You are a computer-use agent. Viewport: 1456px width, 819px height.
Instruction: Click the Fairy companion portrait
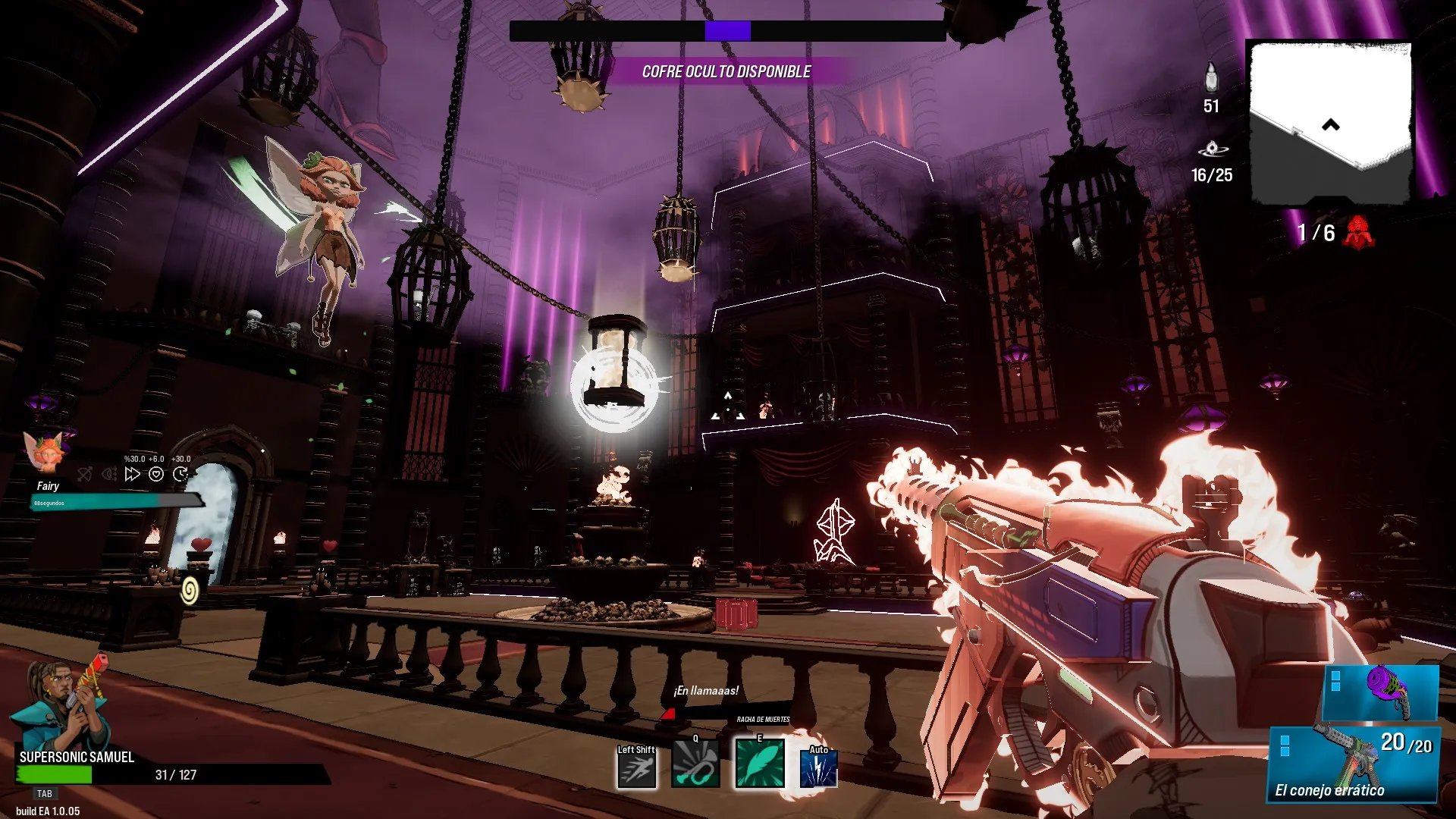pos(44,453)
